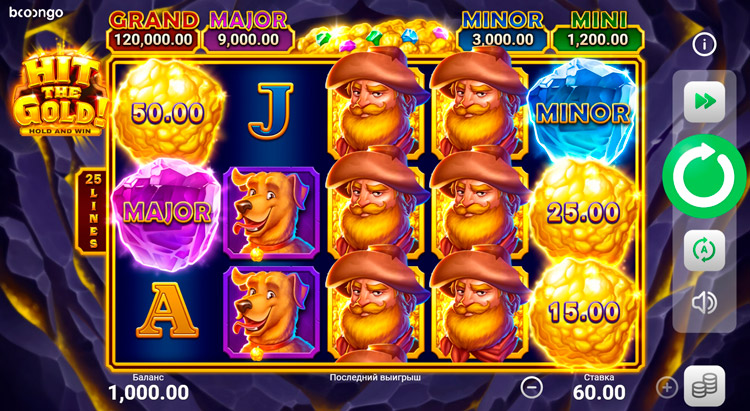The height and width of the screenshot is (411, 750).
Task: Toggle the sound speaker icon
Action: 704,302
